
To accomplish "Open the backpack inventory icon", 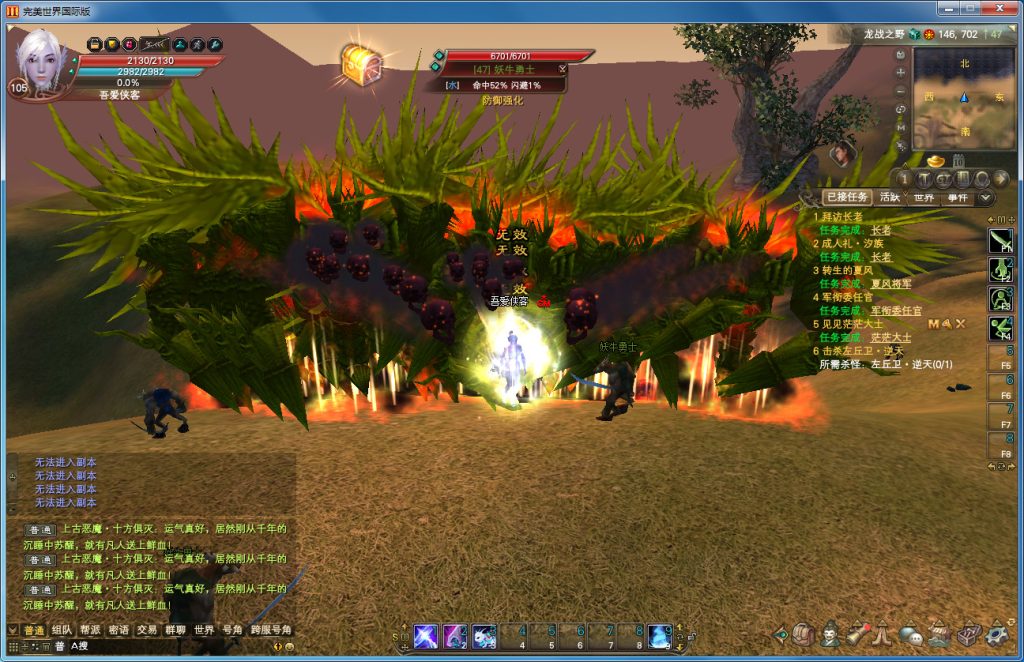I will [x=803, y=634].
